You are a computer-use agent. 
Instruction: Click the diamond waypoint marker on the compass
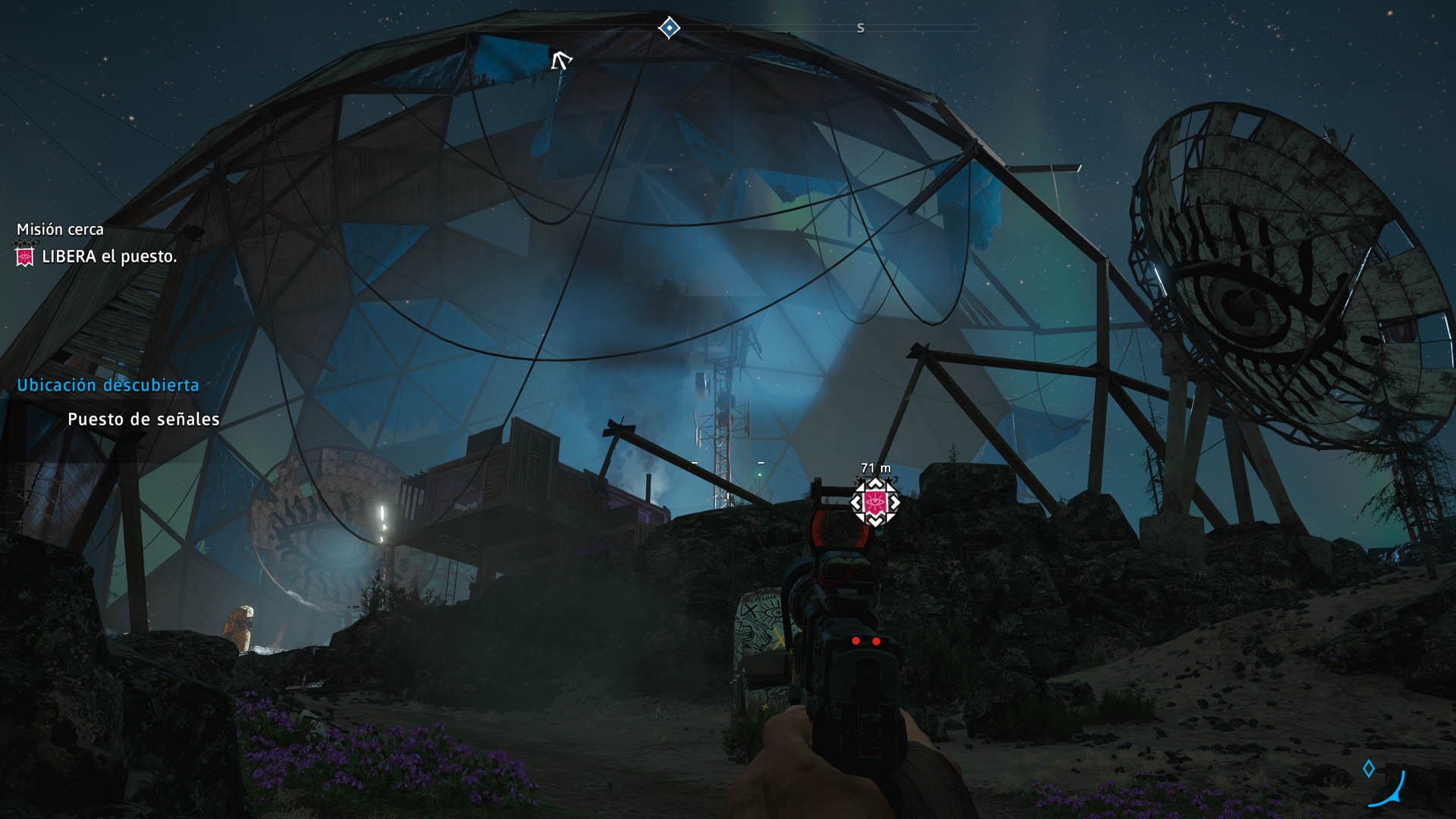669,28
